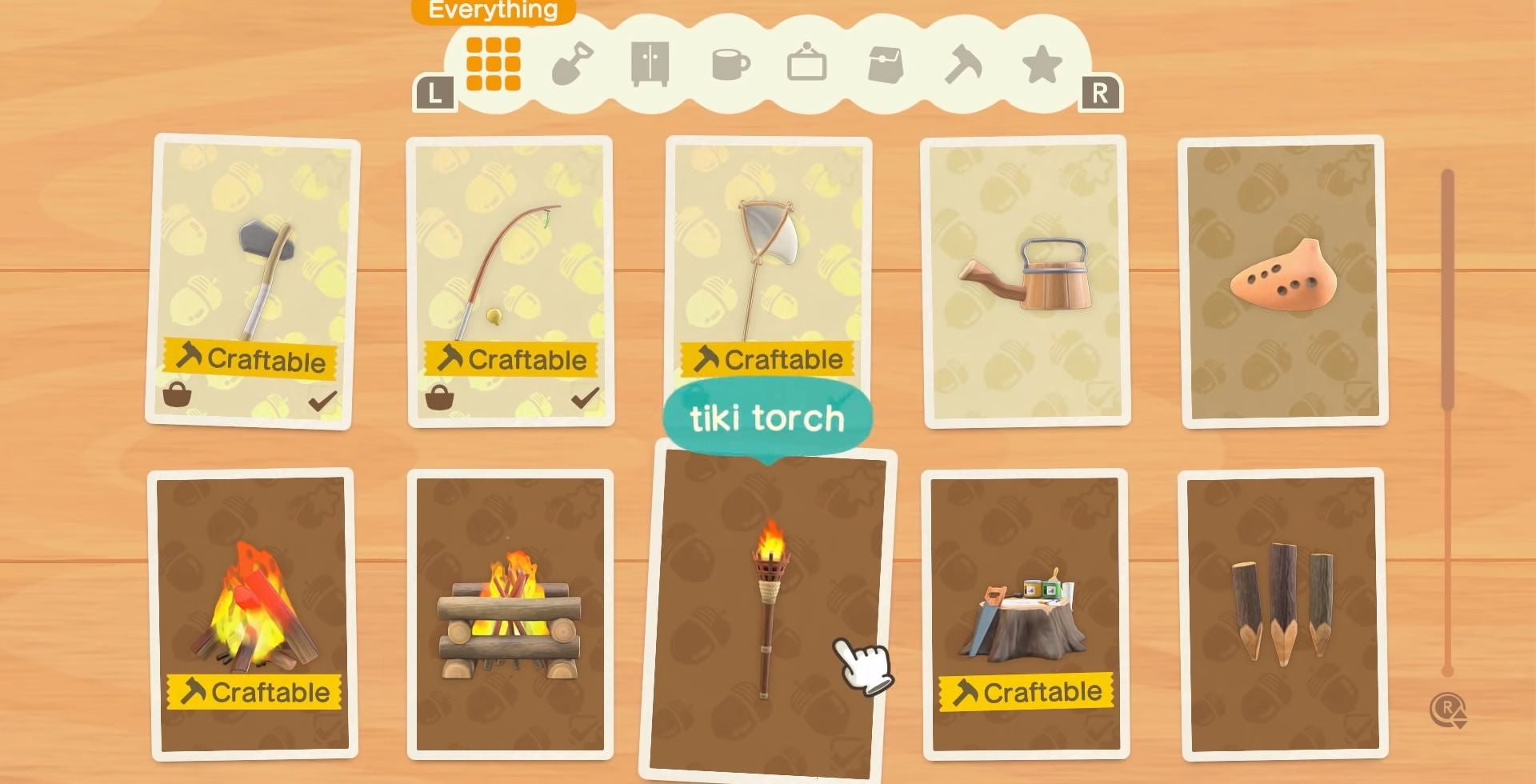Select the hammer tools category icon
Viewport: 1536px width, 784px height.
(x=964, y=64)
